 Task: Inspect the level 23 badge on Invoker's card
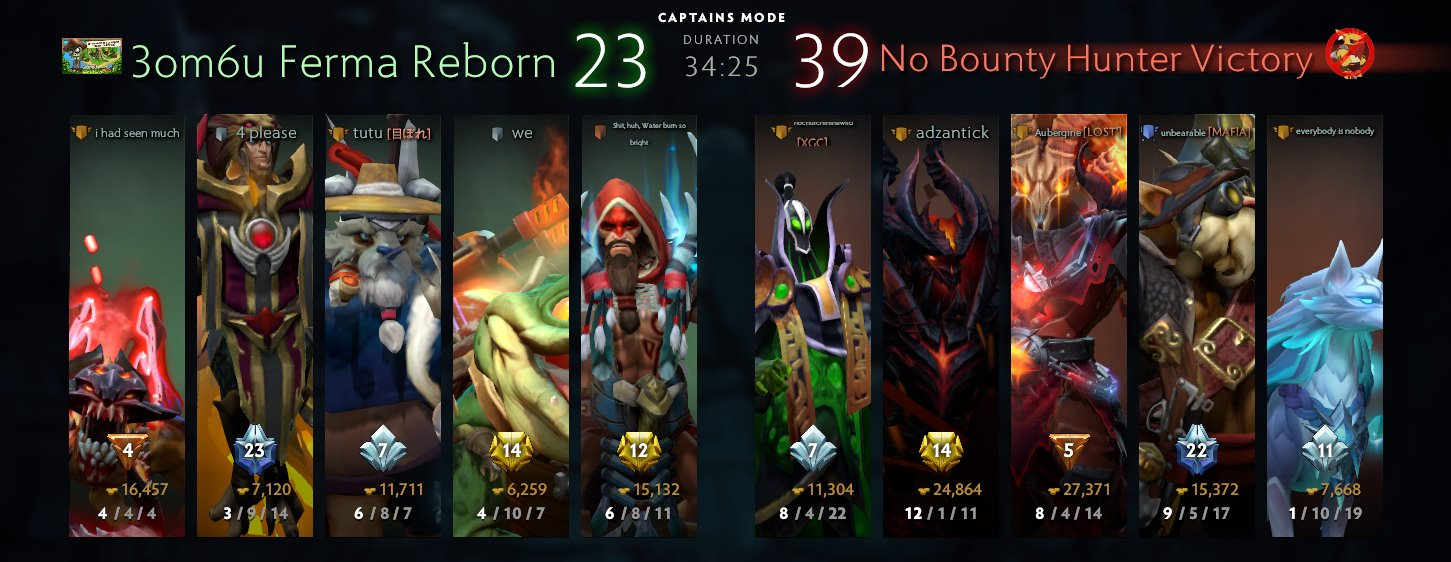255,452
